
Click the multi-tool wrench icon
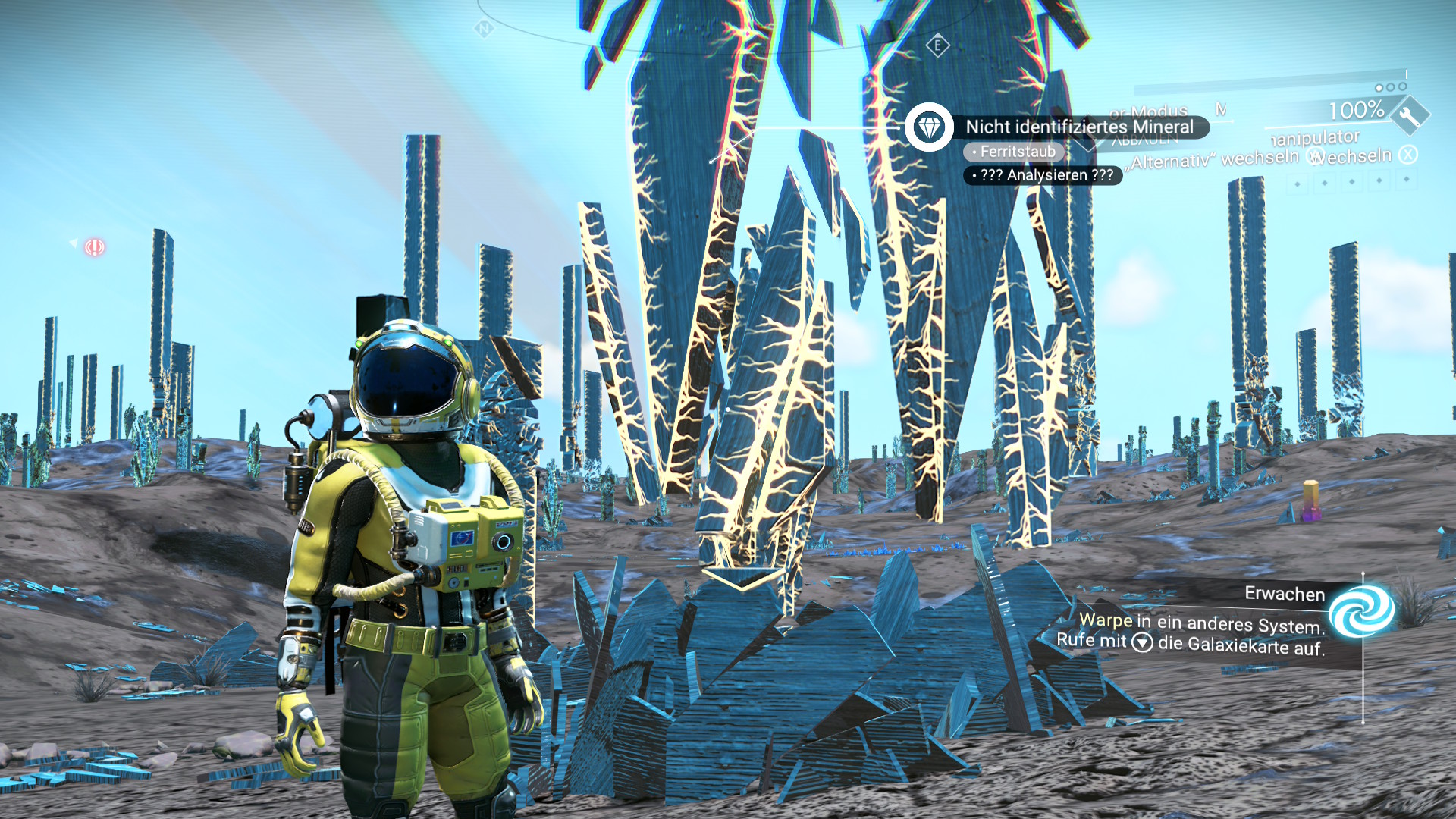pos(1410,116)
